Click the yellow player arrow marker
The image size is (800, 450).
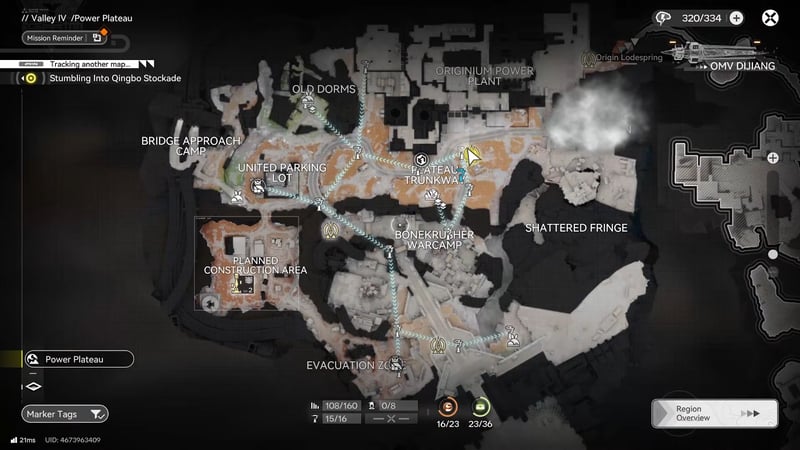pyautogui.click(x=469, y=156)
